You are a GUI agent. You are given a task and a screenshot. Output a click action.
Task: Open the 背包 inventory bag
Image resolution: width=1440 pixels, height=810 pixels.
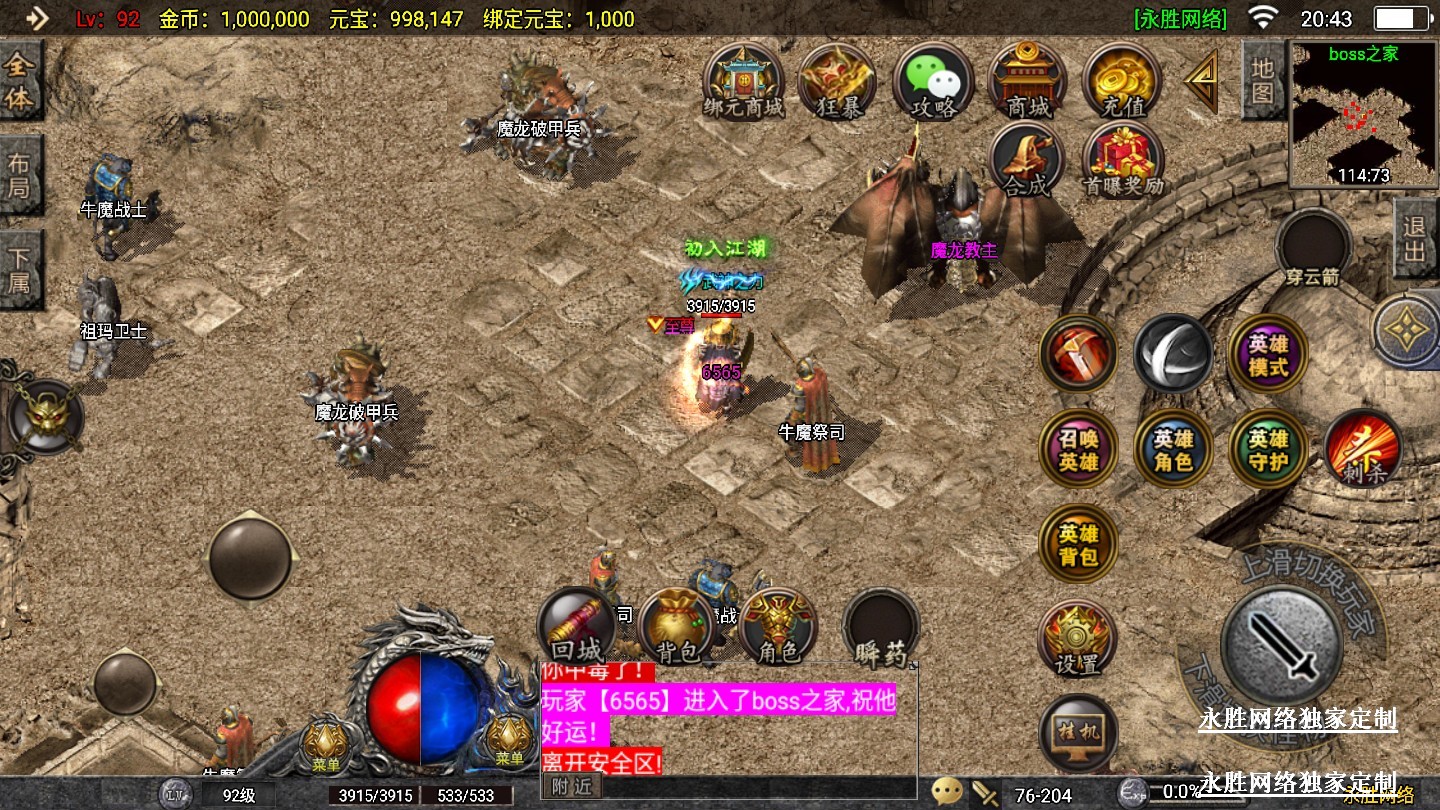coord(676,627)
